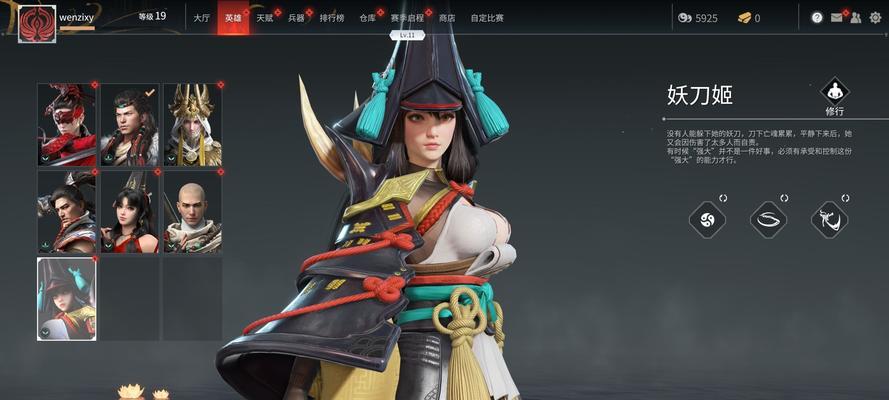Screen dimensions: 889x400
Task: Click the wenzixy player avatar
Action: coord(37,20)
